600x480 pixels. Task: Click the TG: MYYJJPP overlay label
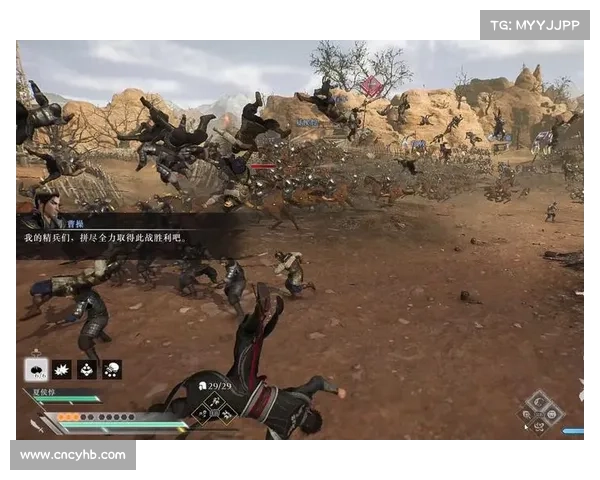click(x=535, y=24)
